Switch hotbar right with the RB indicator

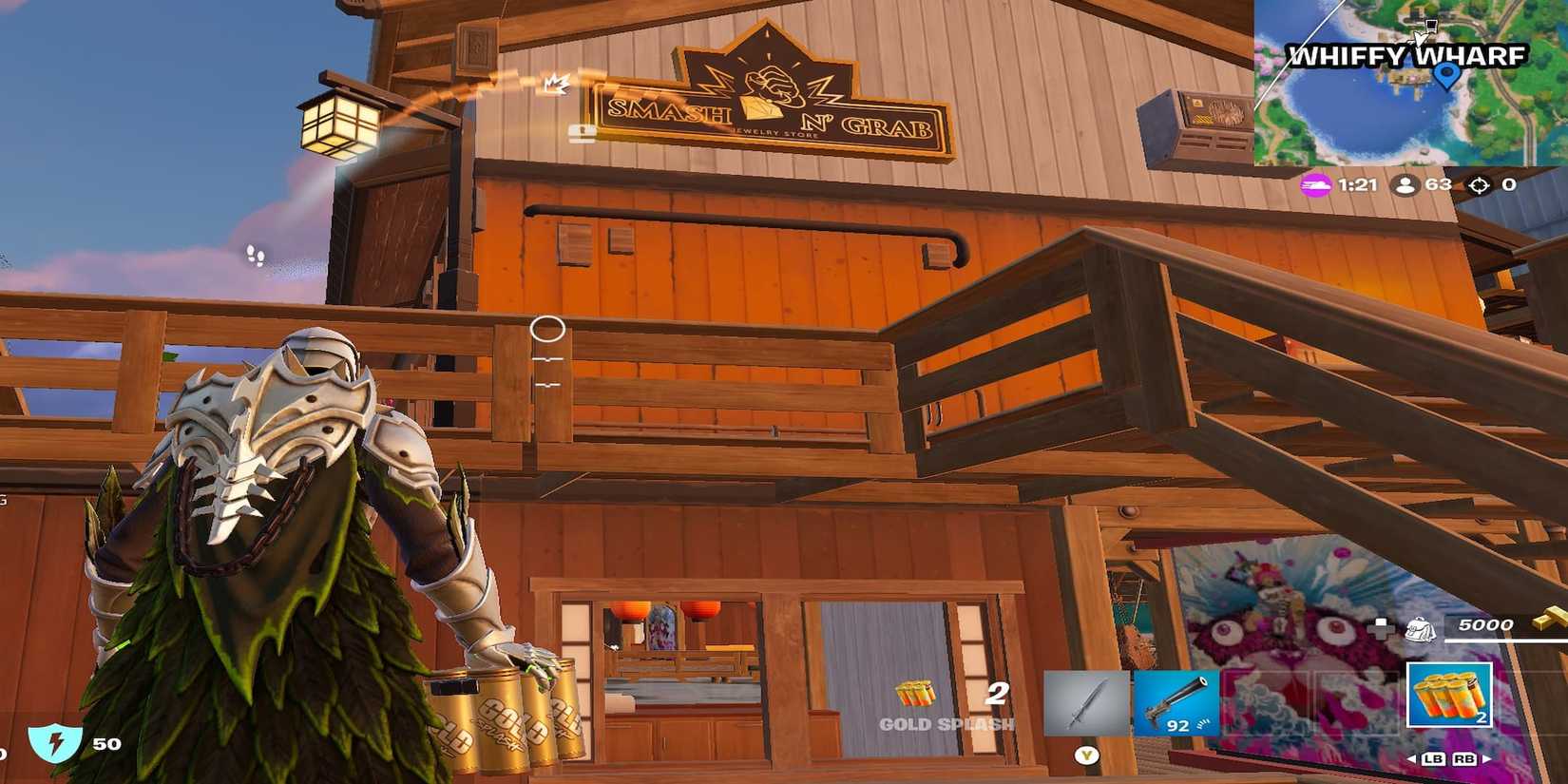pyautogui.click(x=1463, y=758)
